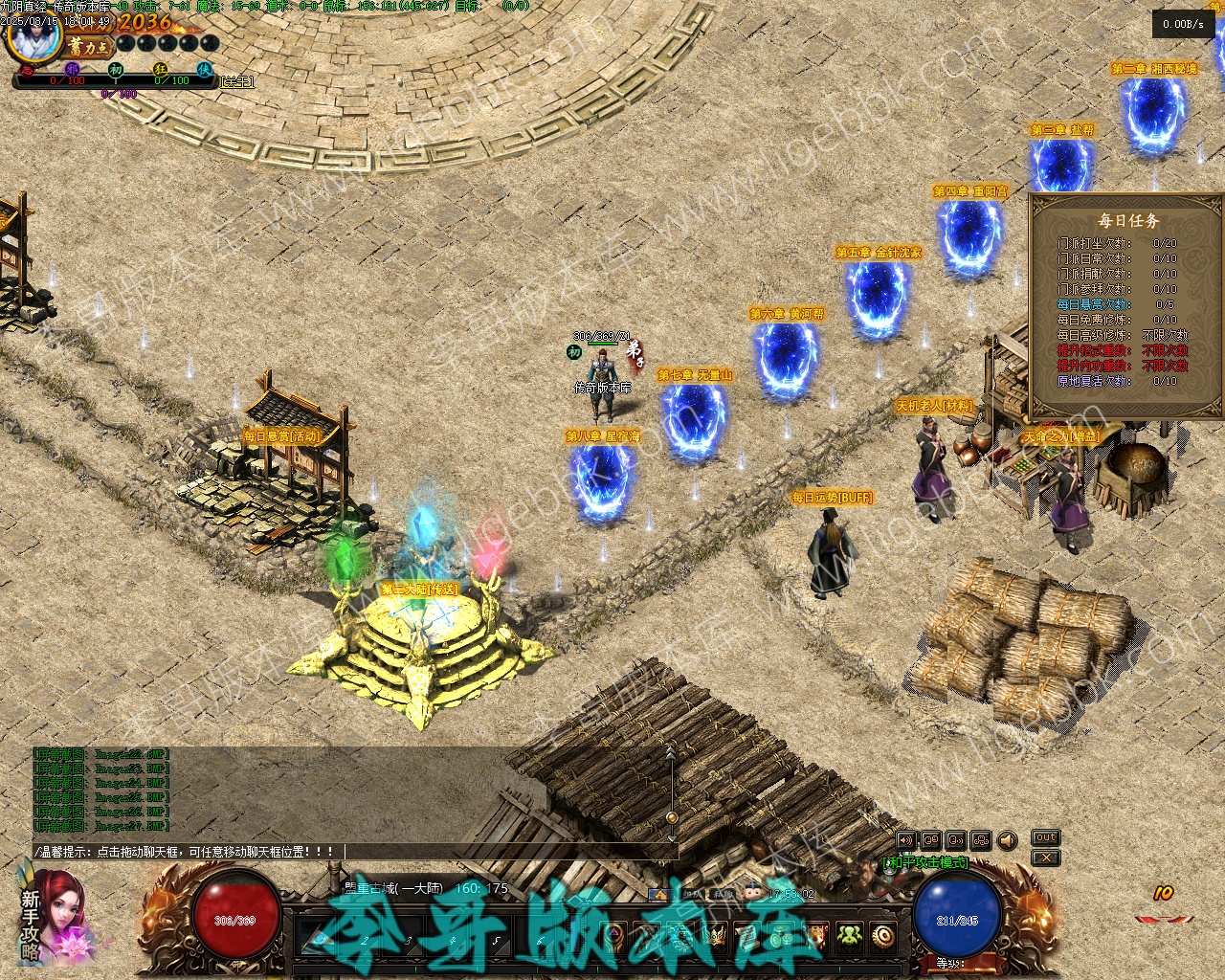Click the 关王 title tag
Viewport: 1225px width, 980px height.
point(237,82)
